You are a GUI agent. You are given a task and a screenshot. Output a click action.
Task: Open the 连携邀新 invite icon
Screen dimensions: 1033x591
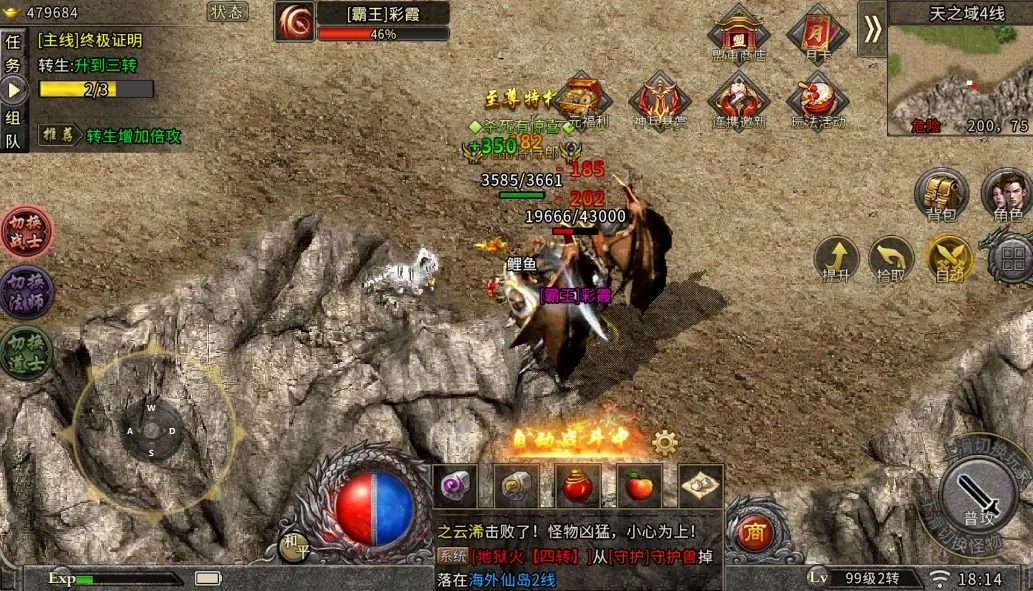pyautogui.click(x=738, y=99)
